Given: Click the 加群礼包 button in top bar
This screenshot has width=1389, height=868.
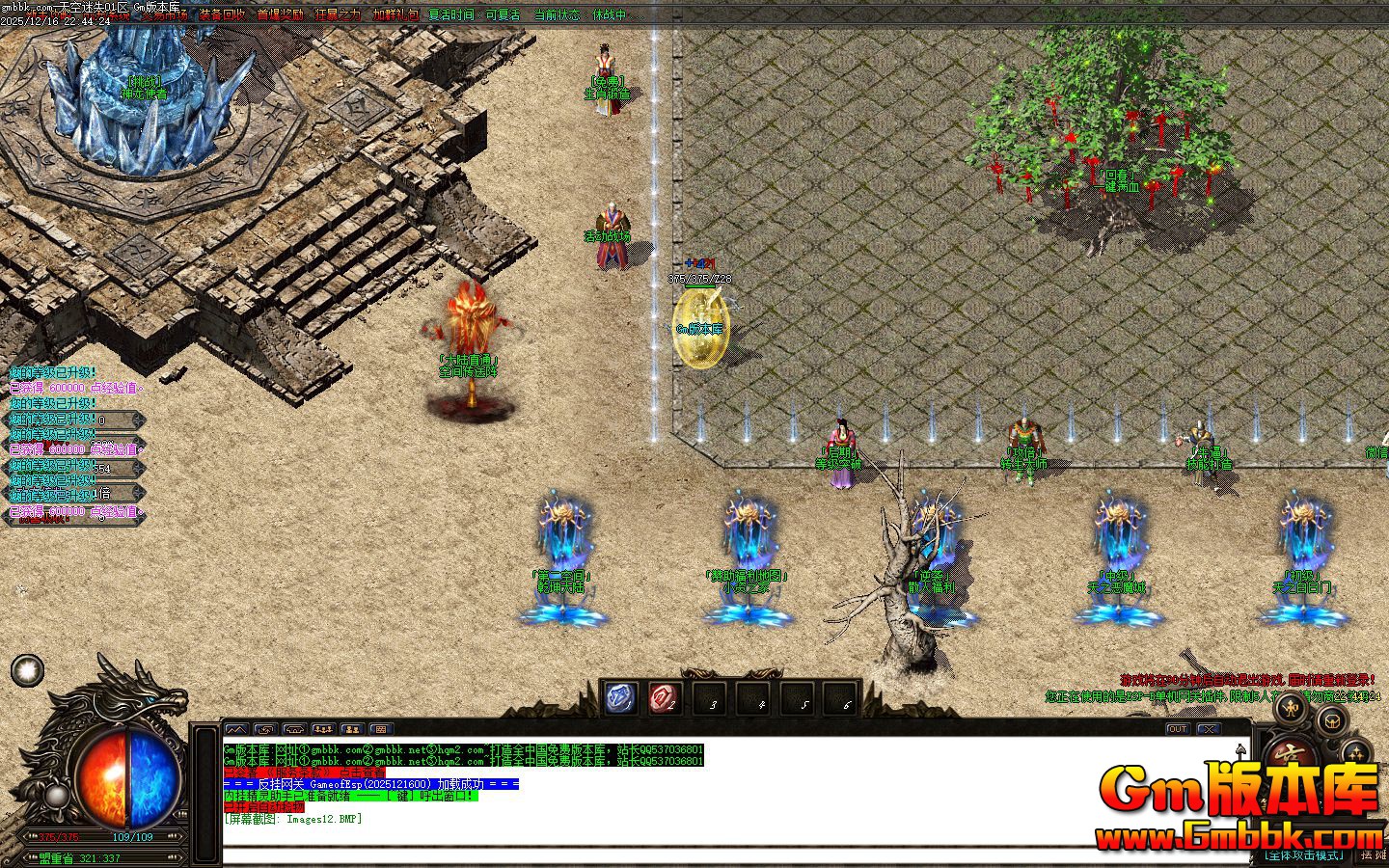Looking at the screenshot, I should pos(394,15).
